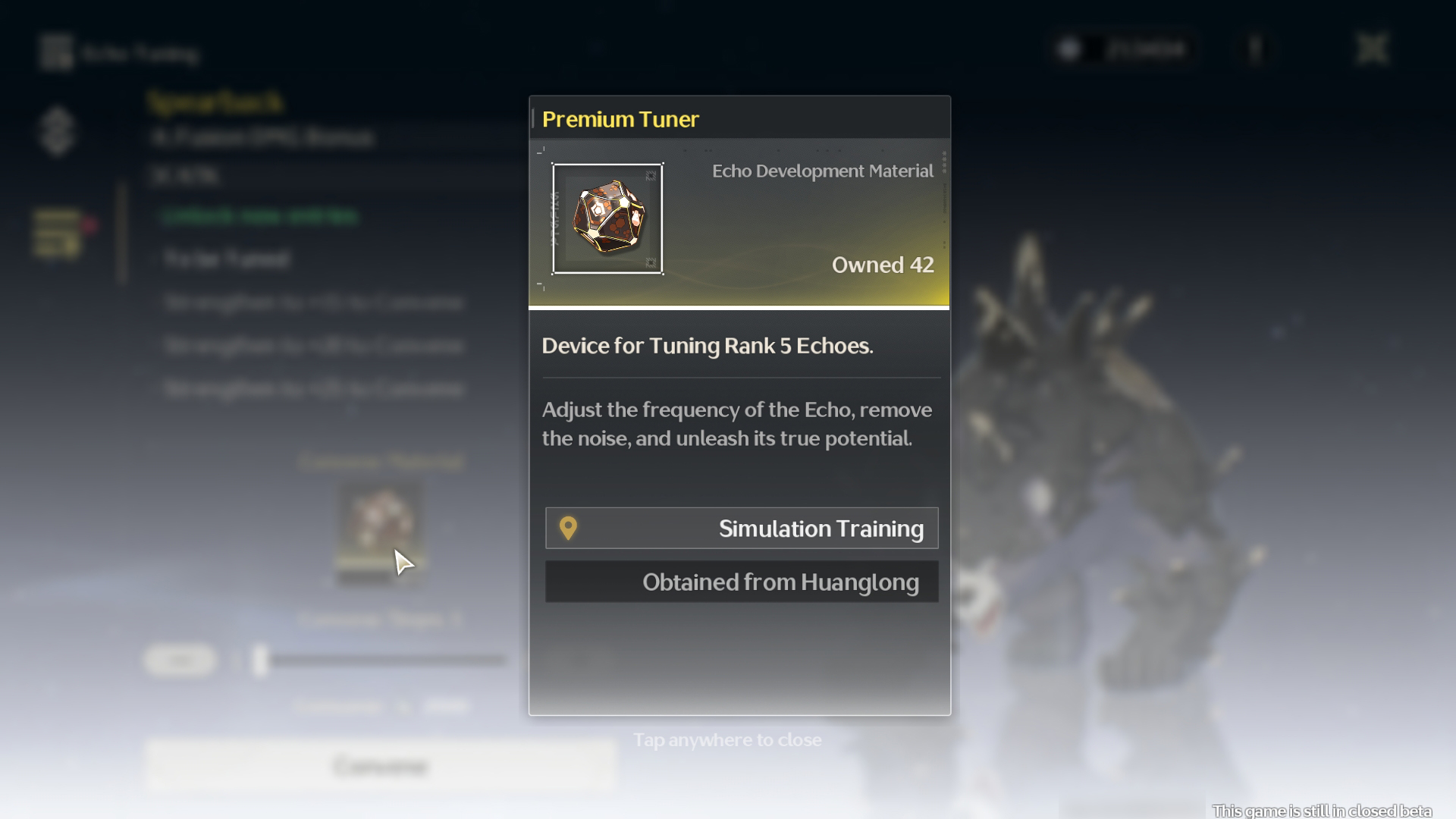Expand the Strengthen to +15 entry

click(314, 388)
